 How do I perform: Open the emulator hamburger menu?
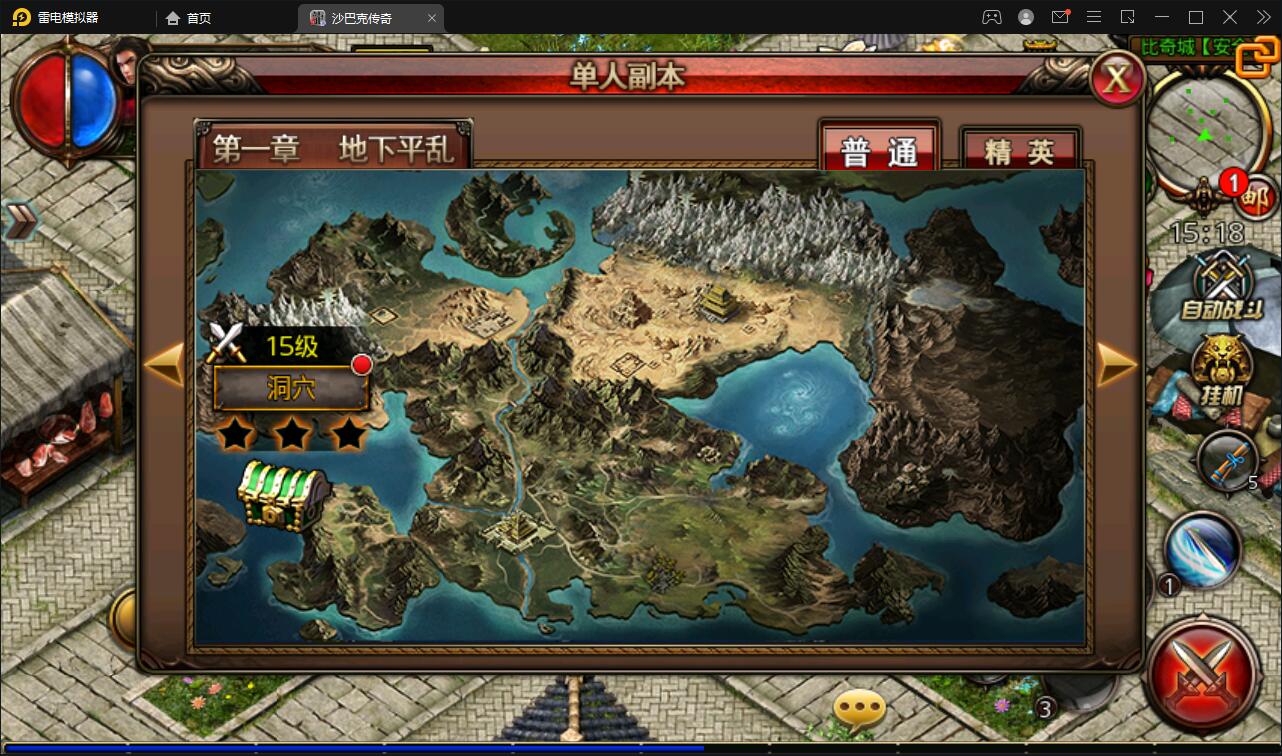pyautogui.click(x=1094, y=17)
